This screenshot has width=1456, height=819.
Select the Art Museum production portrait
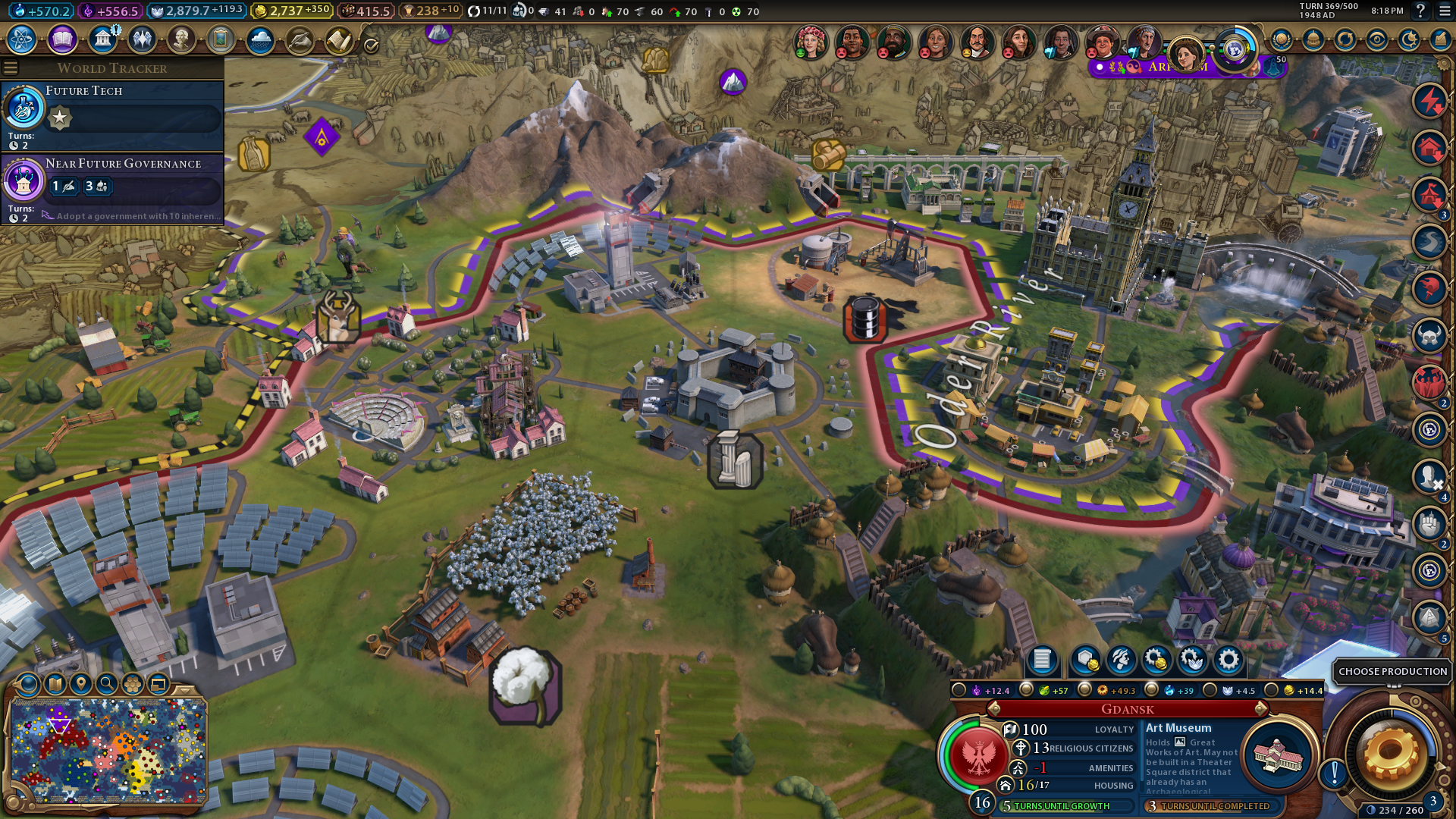pos(1278,756)
